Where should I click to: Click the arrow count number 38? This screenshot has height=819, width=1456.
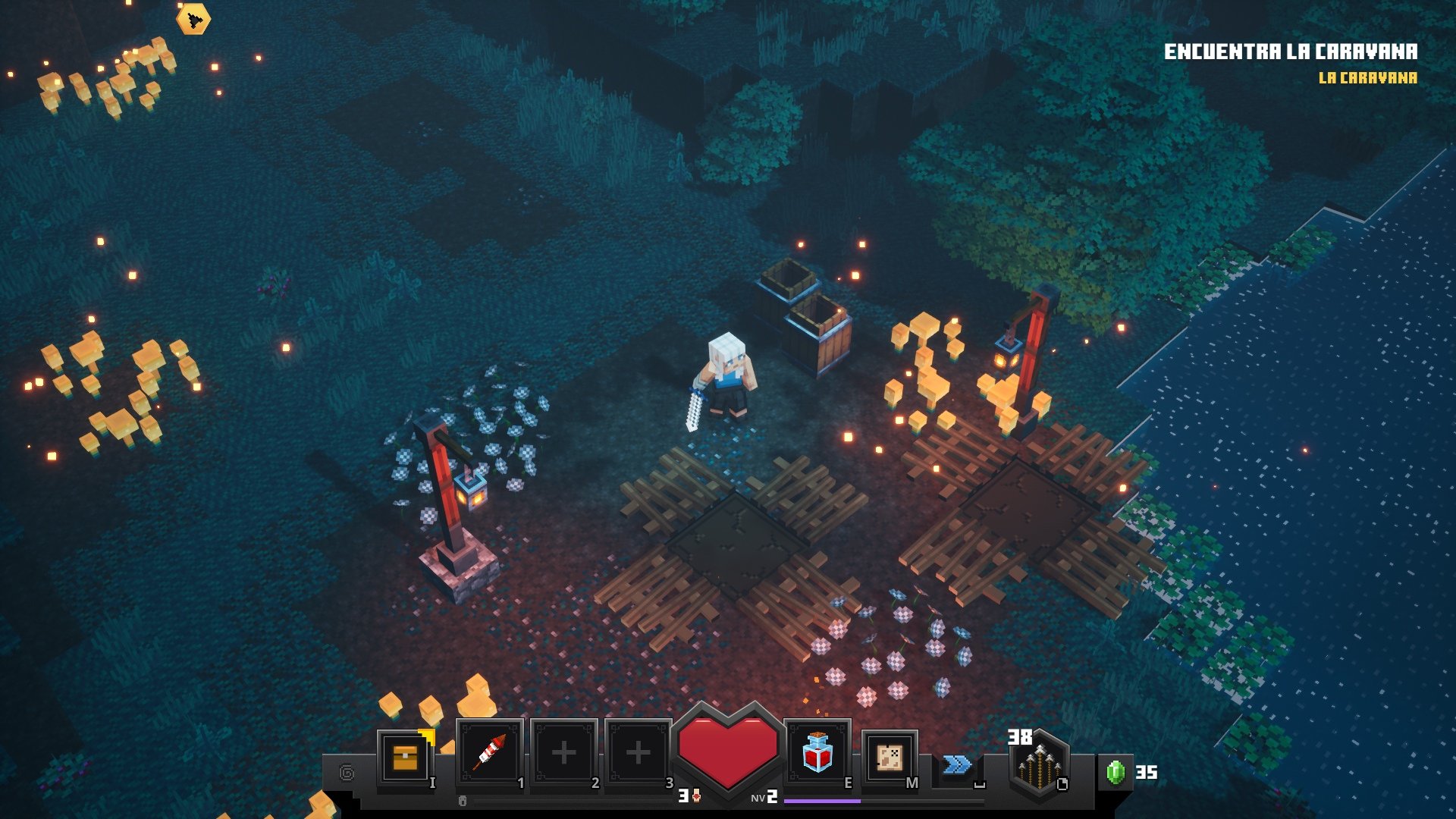(1020, 737)
